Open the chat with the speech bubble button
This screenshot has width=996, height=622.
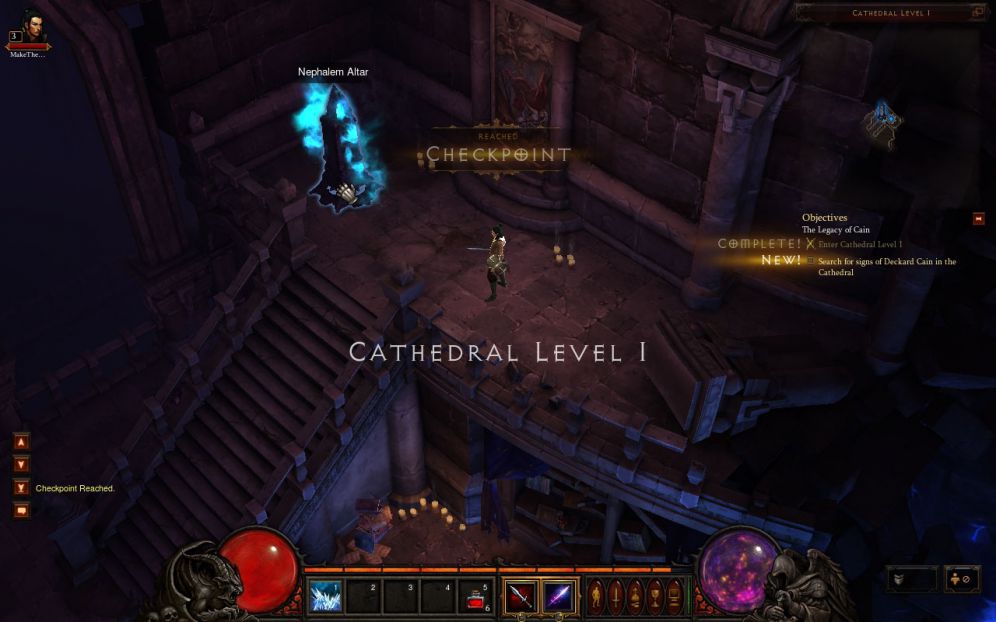tap(21, 511)
